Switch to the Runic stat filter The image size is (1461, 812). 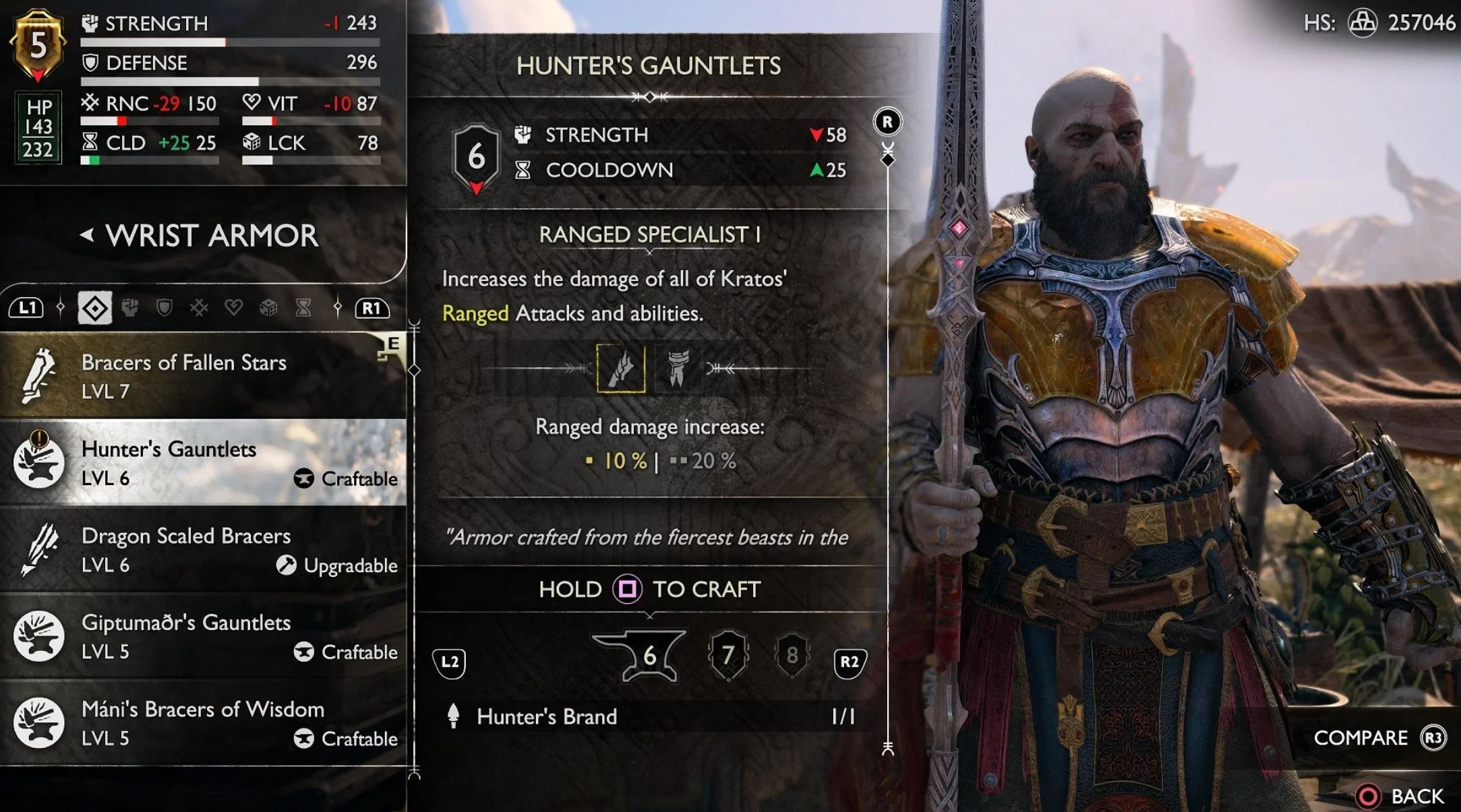click(x=199, y=309)
